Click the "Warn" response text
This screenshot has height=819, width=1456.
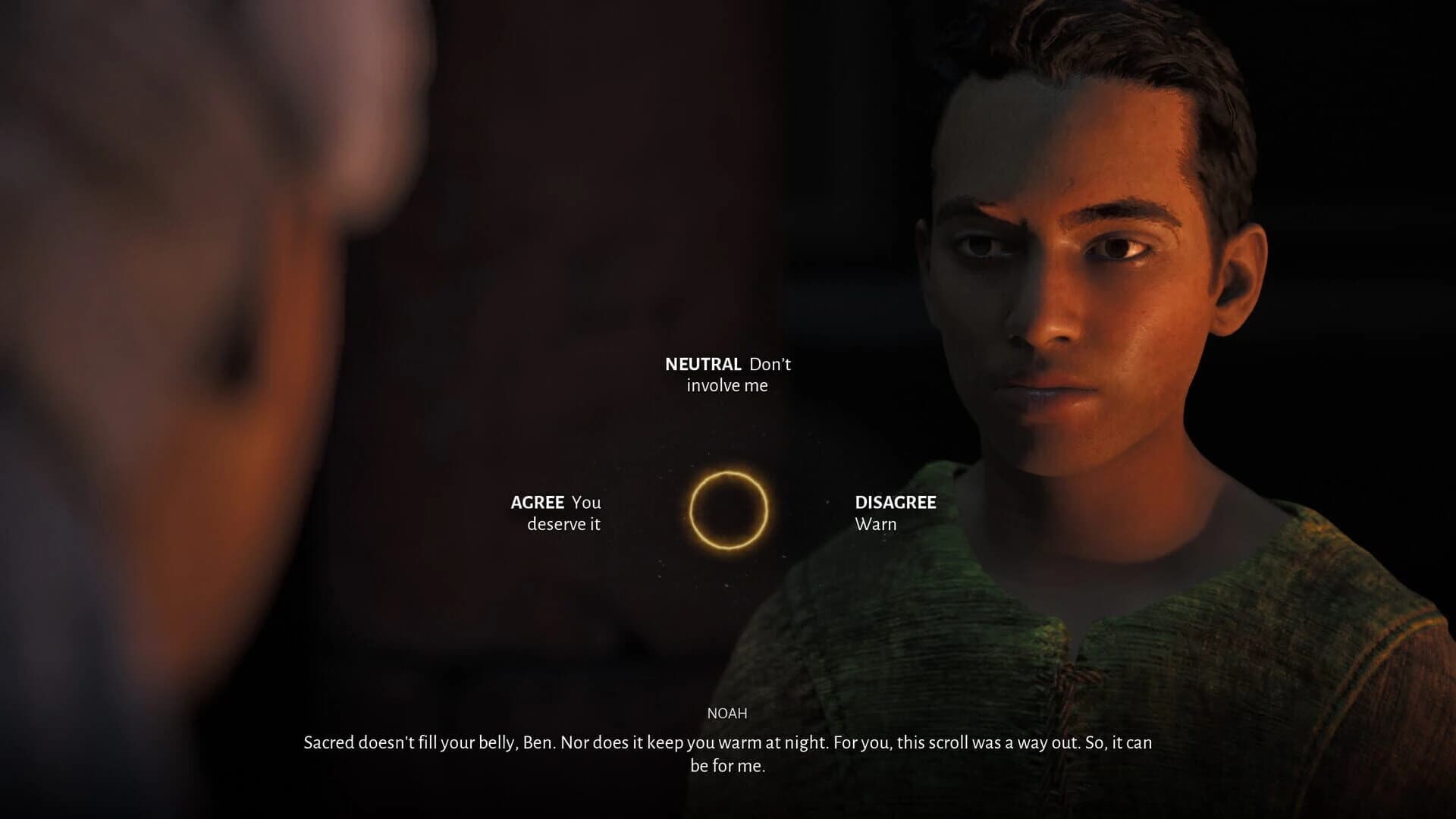[877, 523]
